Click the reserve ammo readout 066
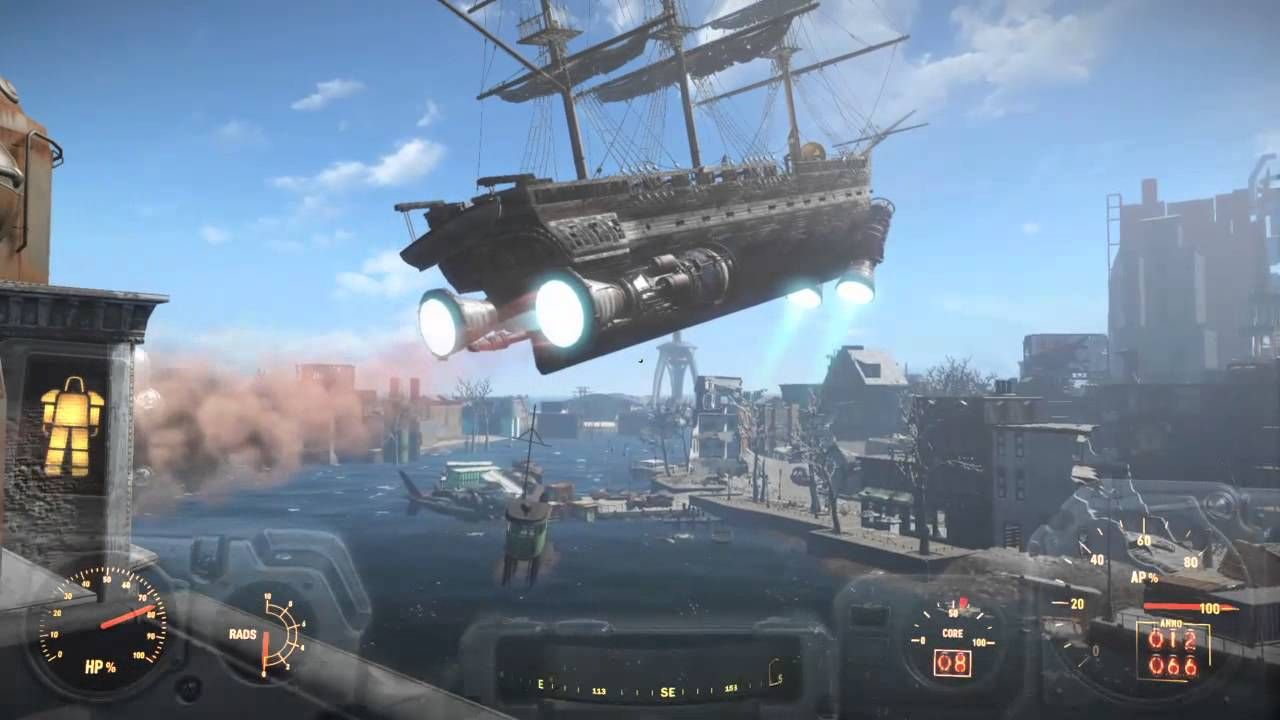The image size is (1280, 720). [x=1173, y=667]
